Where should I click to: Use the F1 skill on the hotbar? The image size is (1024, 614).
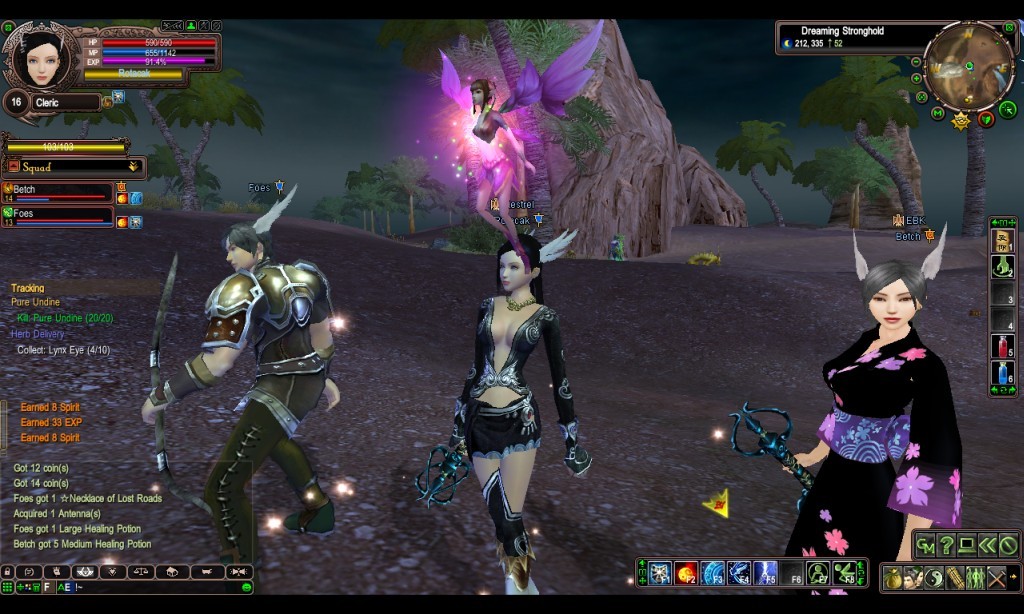tap(660, 573)
